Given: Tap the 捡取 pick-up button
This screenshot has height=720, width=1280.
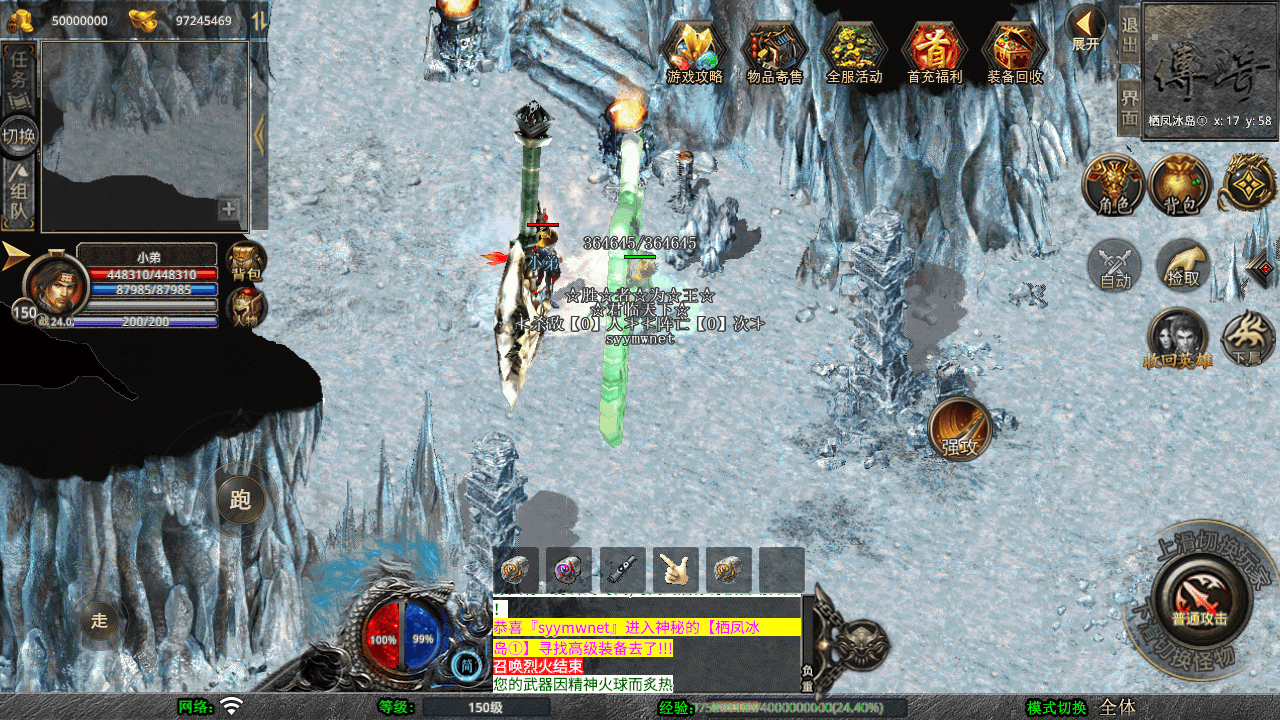Looking at the screenshot, I should pyautogui.click(x=1183, y=266).
